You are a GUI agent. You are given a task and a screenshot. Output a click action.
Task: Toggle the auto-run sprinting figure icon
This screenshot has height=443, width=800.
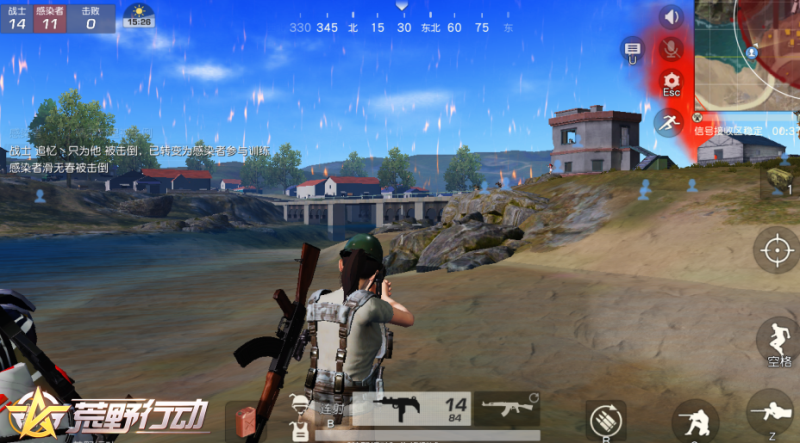(x=668, y=122)
